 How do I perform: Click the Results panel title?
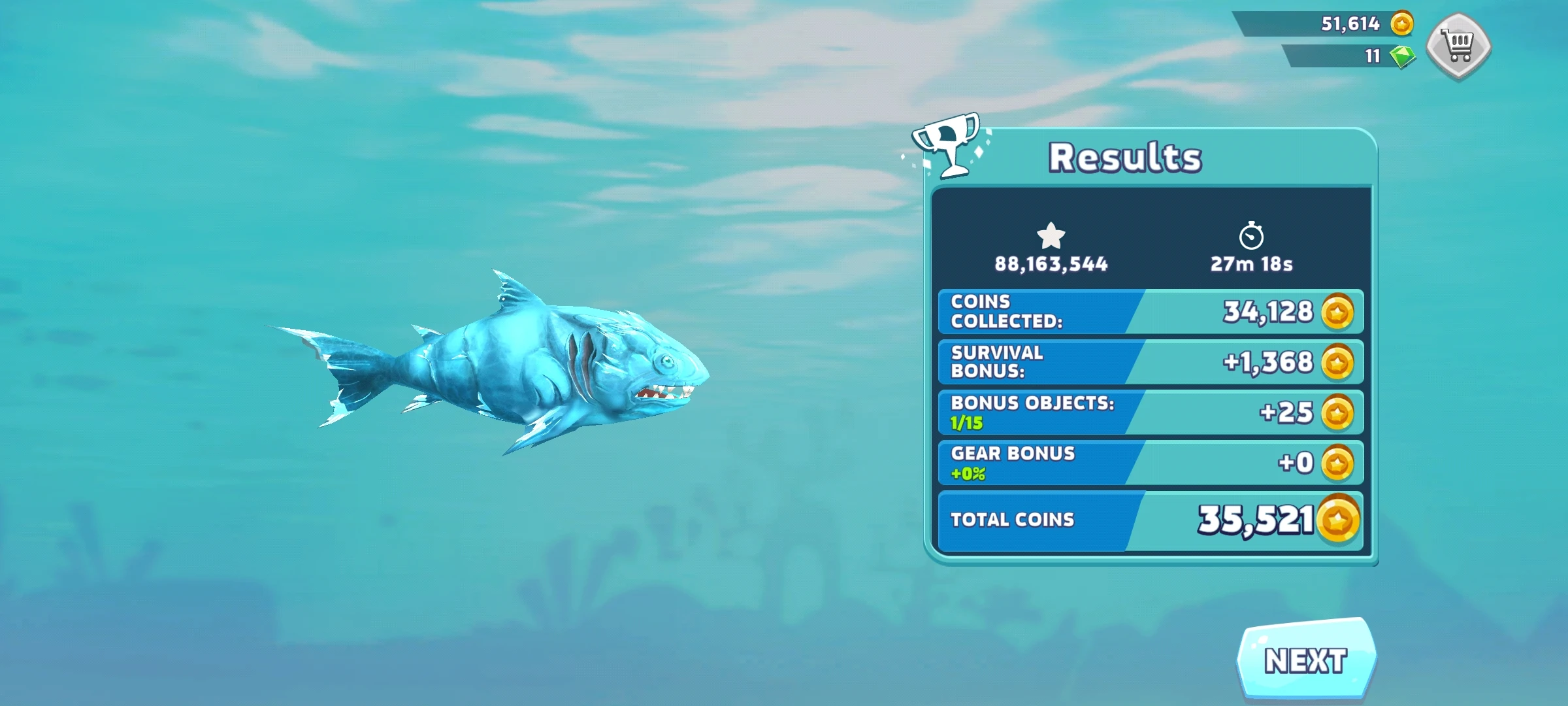point(1126,155)
